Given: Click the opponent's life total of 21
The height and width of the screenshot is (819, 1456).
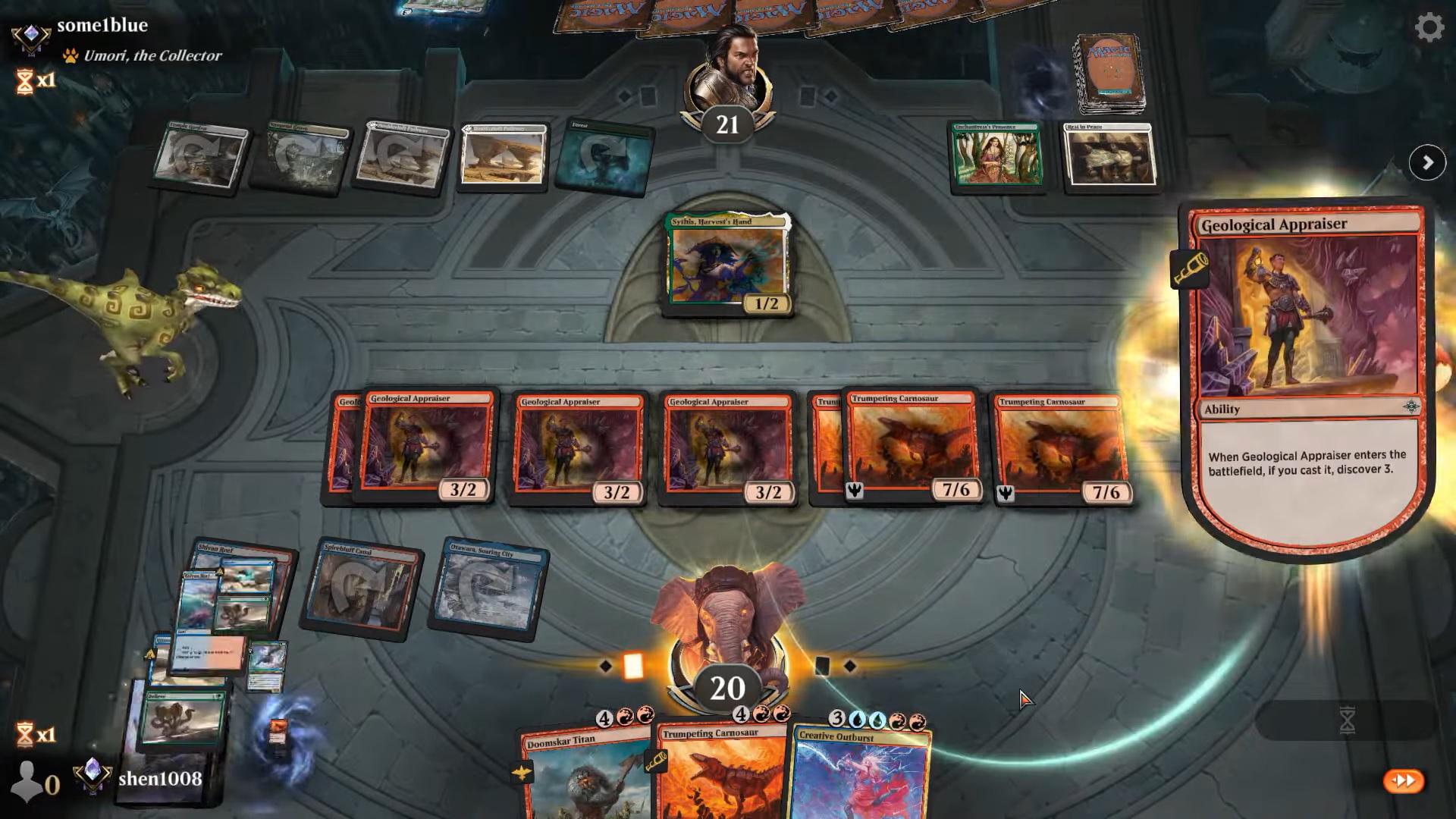Looking at the screenshot, I should tap(727, 126).
